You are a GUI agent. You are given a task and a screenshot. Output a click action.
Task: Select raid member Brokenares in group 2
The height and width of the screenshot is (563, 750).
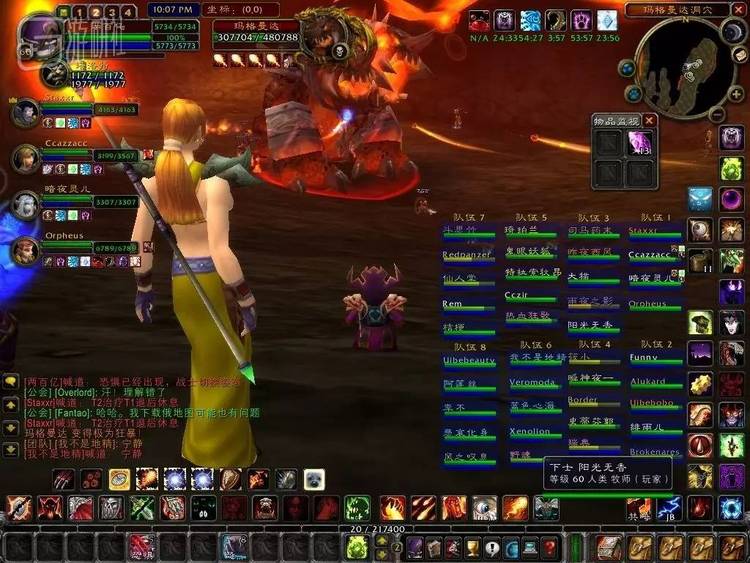(655, 452)
